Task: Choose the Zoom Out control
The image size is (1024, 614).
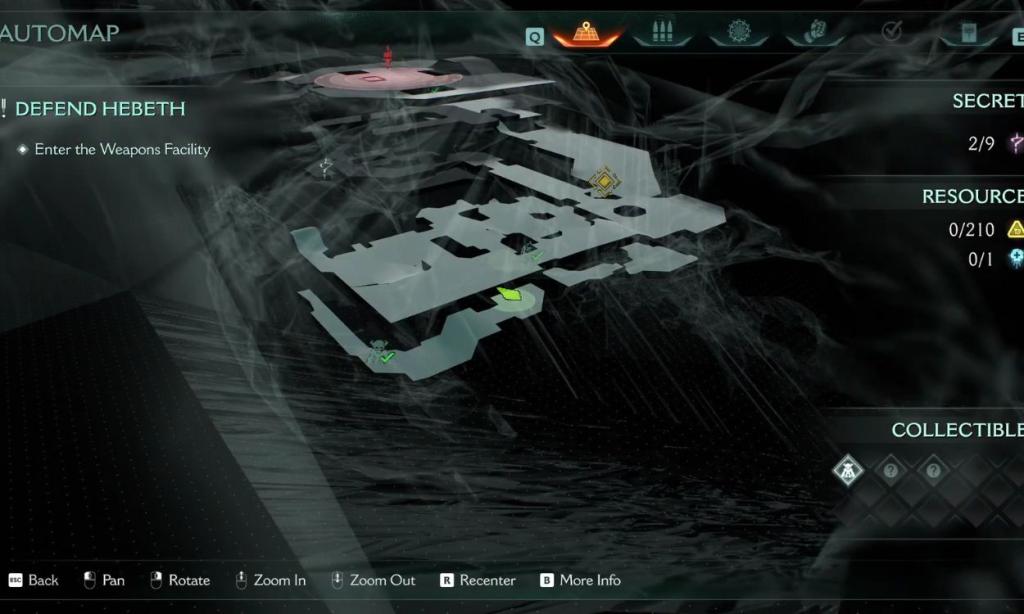Action: (372, 580)
